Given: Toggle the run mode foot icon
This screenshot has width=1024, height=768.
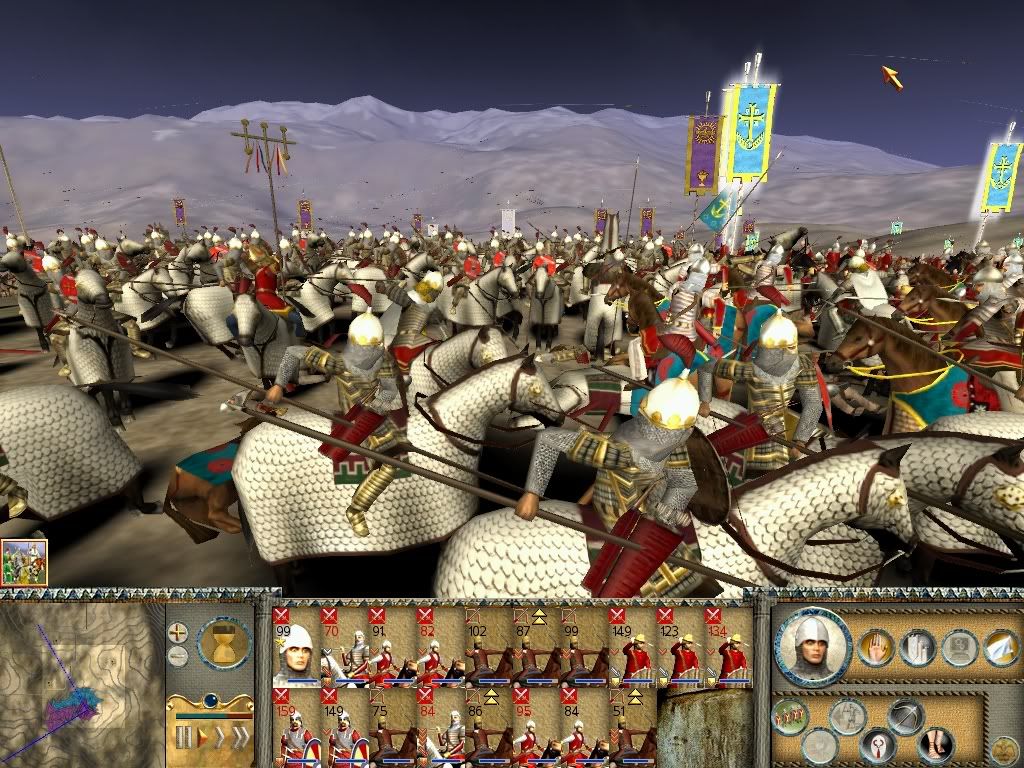Looking at the screenshot, I should 934,745.
